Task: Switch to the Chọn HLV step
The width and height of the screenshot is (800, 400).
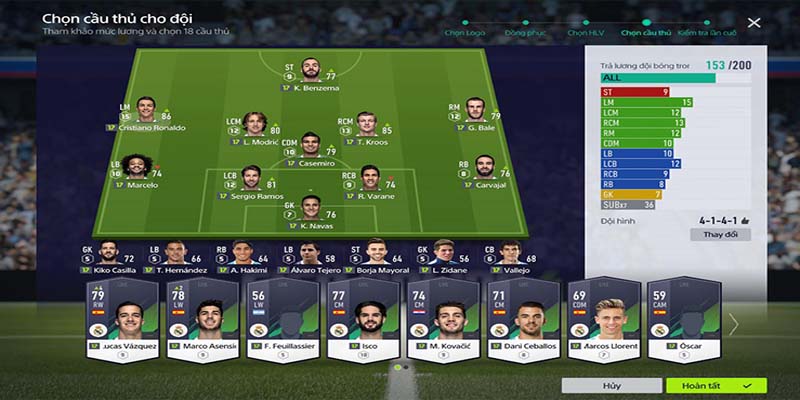Action: (584, 33)
